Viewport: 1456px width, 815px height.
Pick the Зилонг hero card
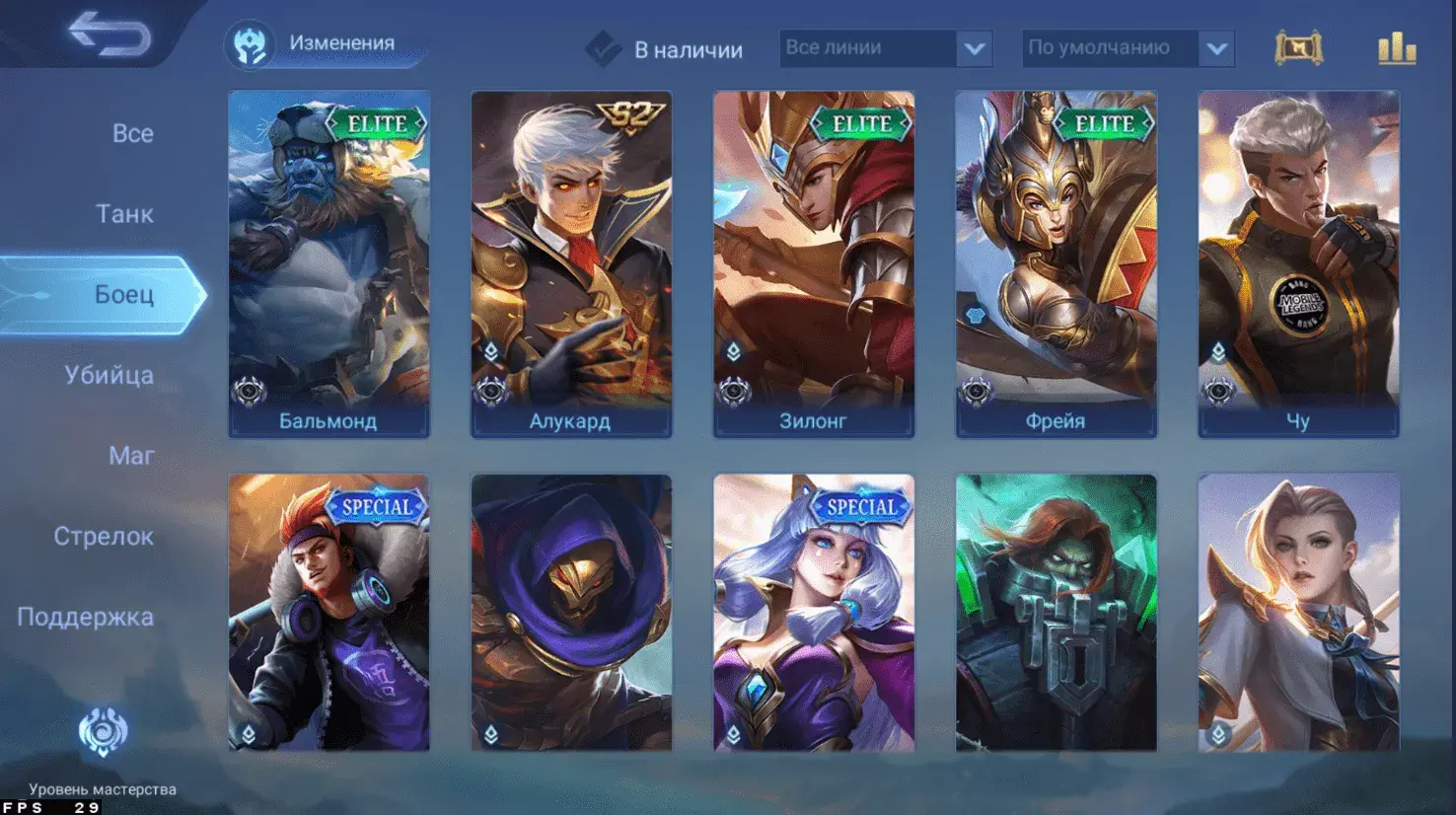click(814, 263)
